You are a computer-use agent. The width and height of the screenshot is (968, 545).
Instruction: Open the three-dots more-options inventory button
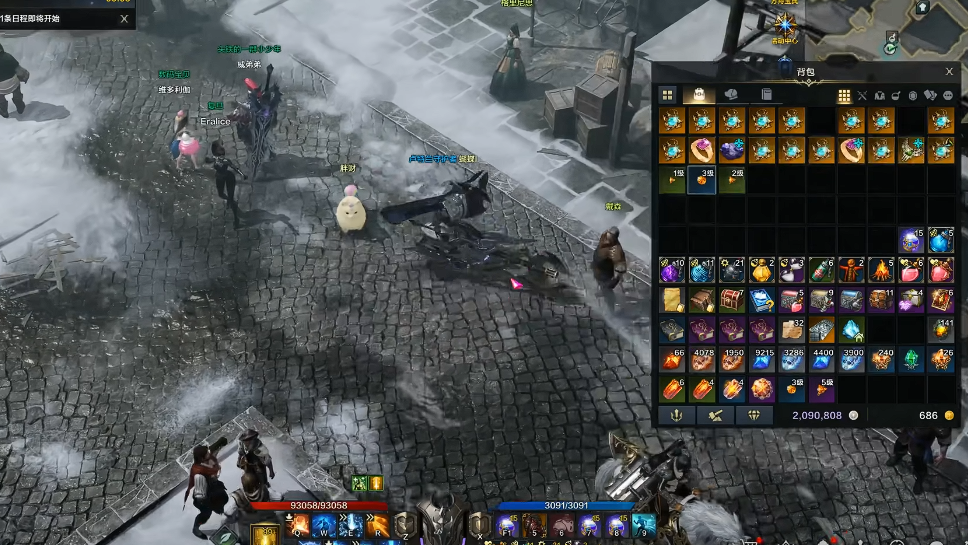(947, 96)
